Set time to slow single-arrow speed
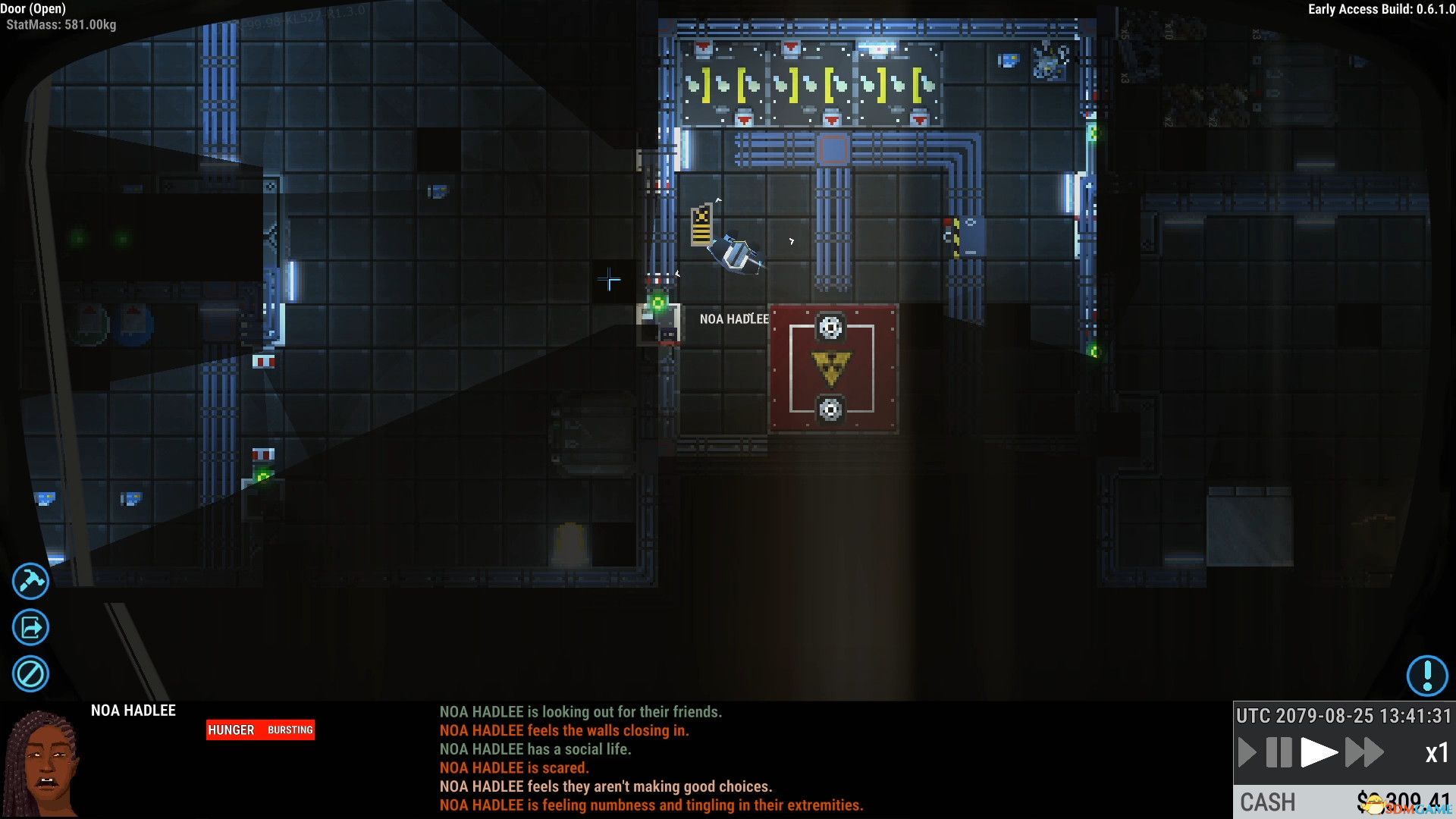The width and height of the screenshot is (1456, 819). 1246,753
